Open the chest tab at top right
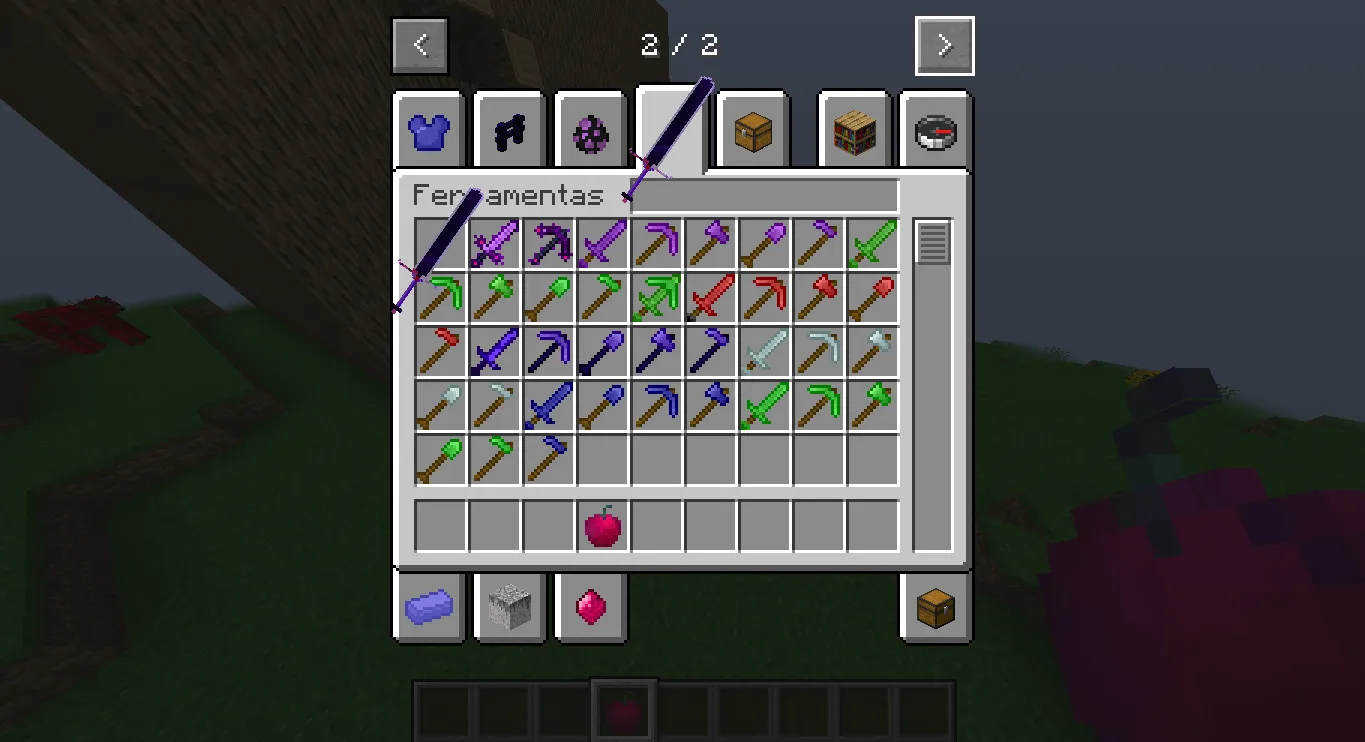Image resolution: width=1365 pixels, height=742 pixels. coord(751,131)
